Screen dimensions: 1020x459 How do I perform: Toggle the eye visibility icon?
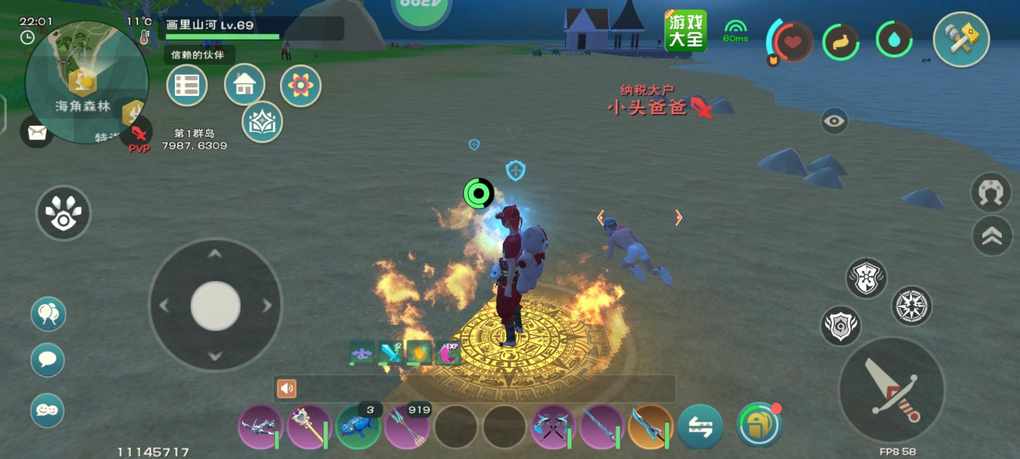[834, 122]
